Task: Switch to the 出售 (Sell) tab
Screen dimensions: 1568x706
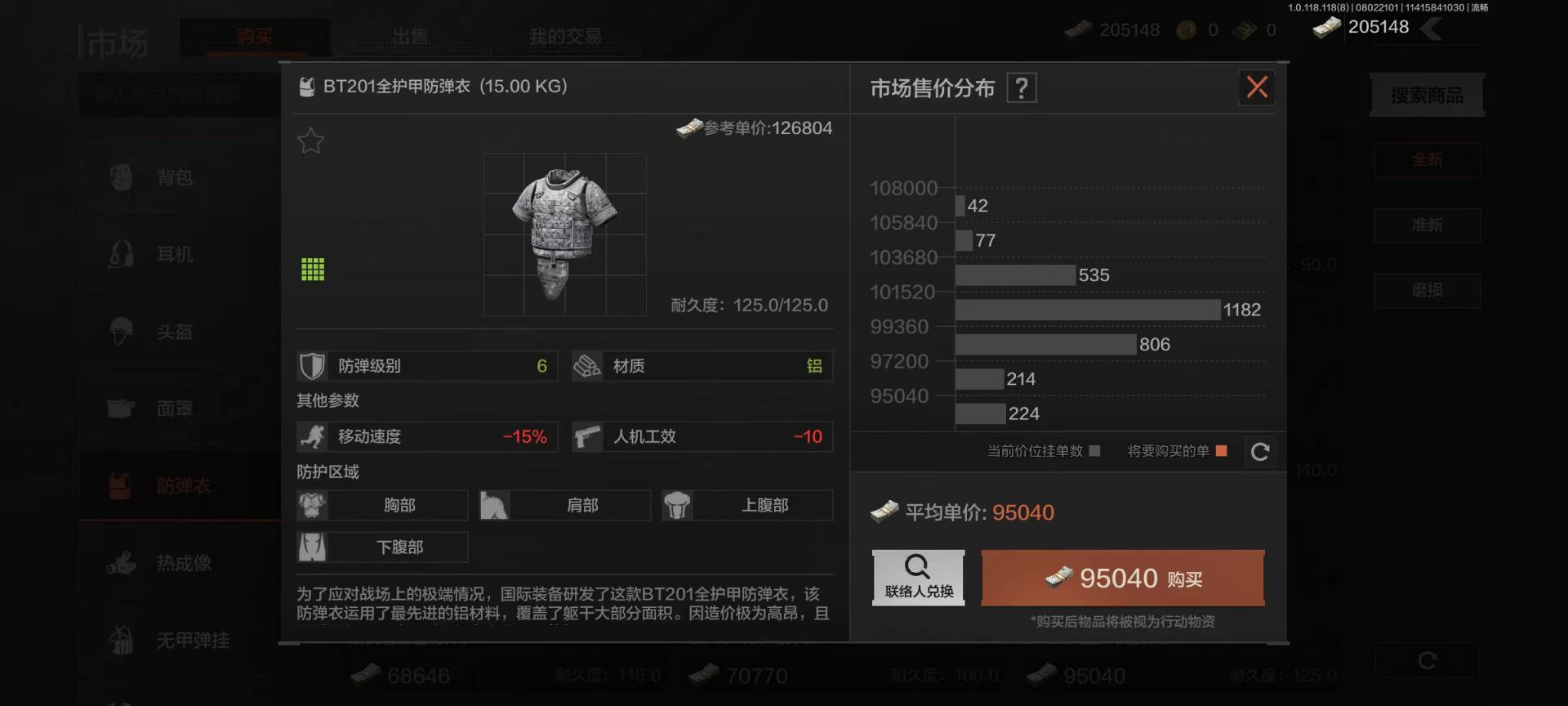Action: (x=409, y=37)
